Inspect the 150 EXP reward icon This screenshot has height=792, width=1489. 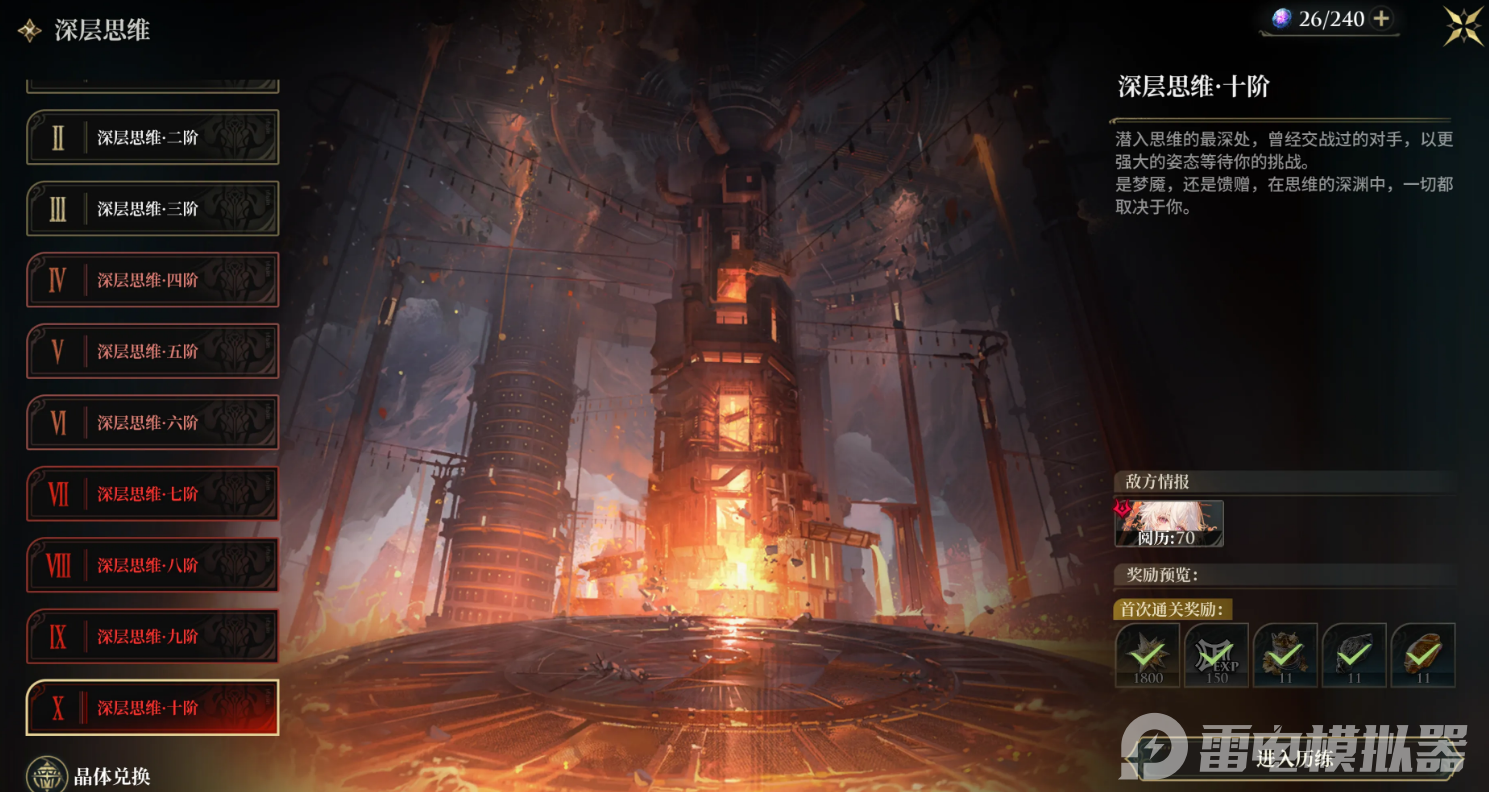(1216, 655)
